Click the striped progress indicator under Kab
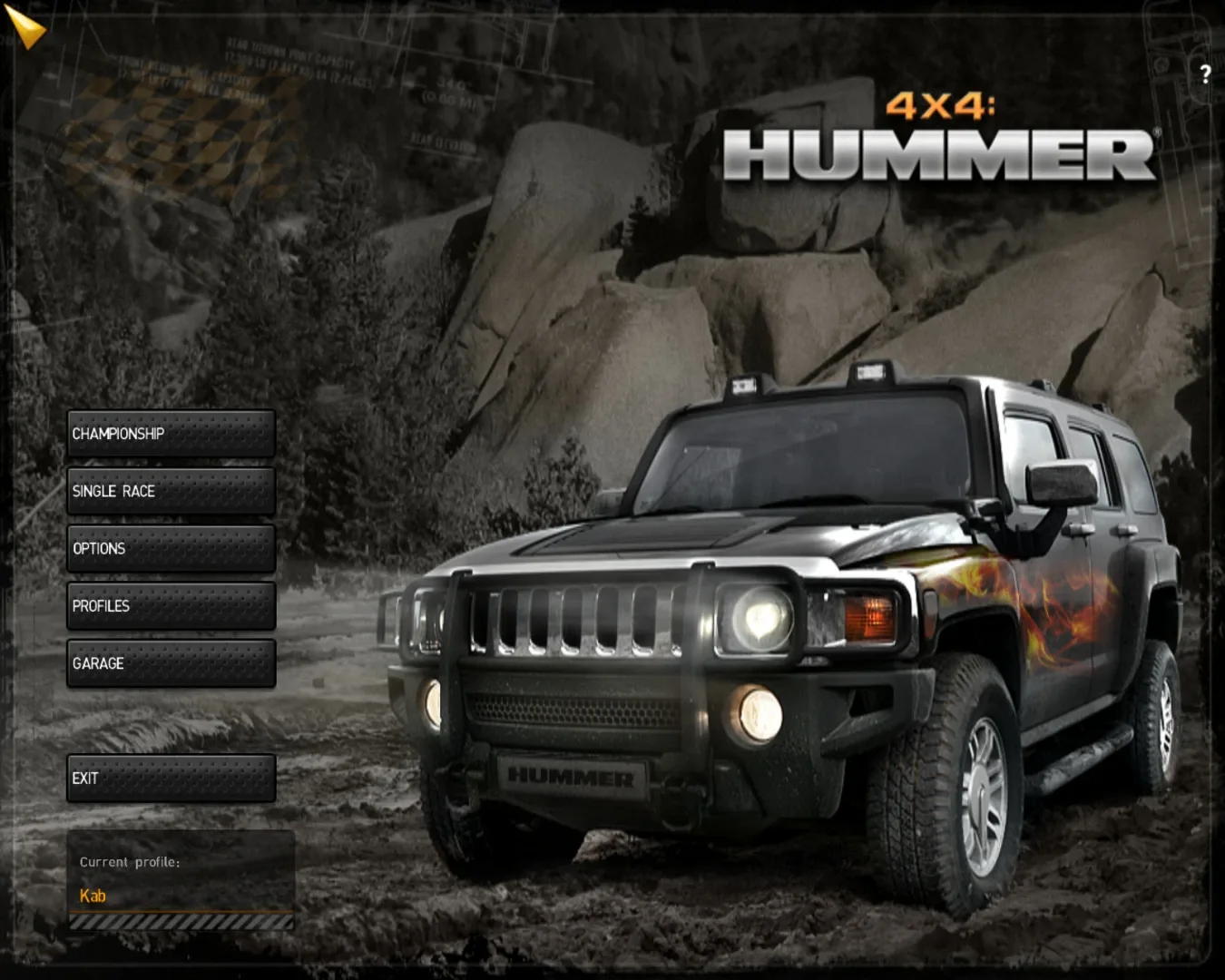The image size is (1225, 980). [x=181, y=922]
